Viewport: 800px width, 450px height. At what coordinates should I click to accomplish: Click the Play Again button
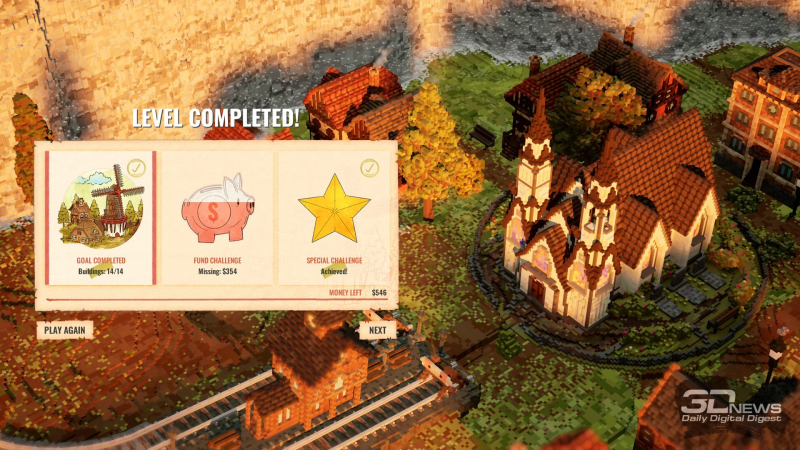click(65, 329)
